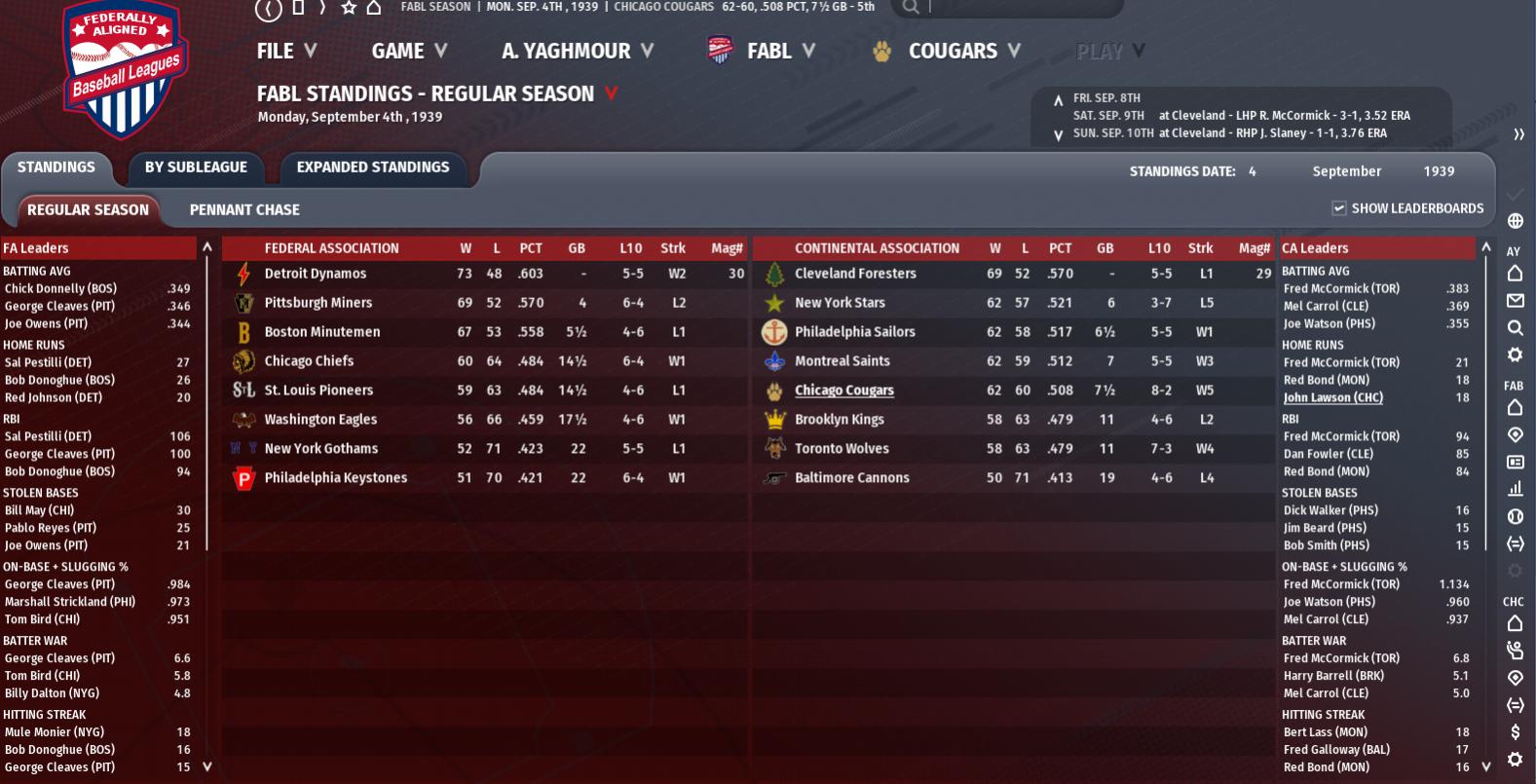The width and height of the screenshot is (1536, 784).
Task: Open the FILE menu
Action: [x=286, y=51]
